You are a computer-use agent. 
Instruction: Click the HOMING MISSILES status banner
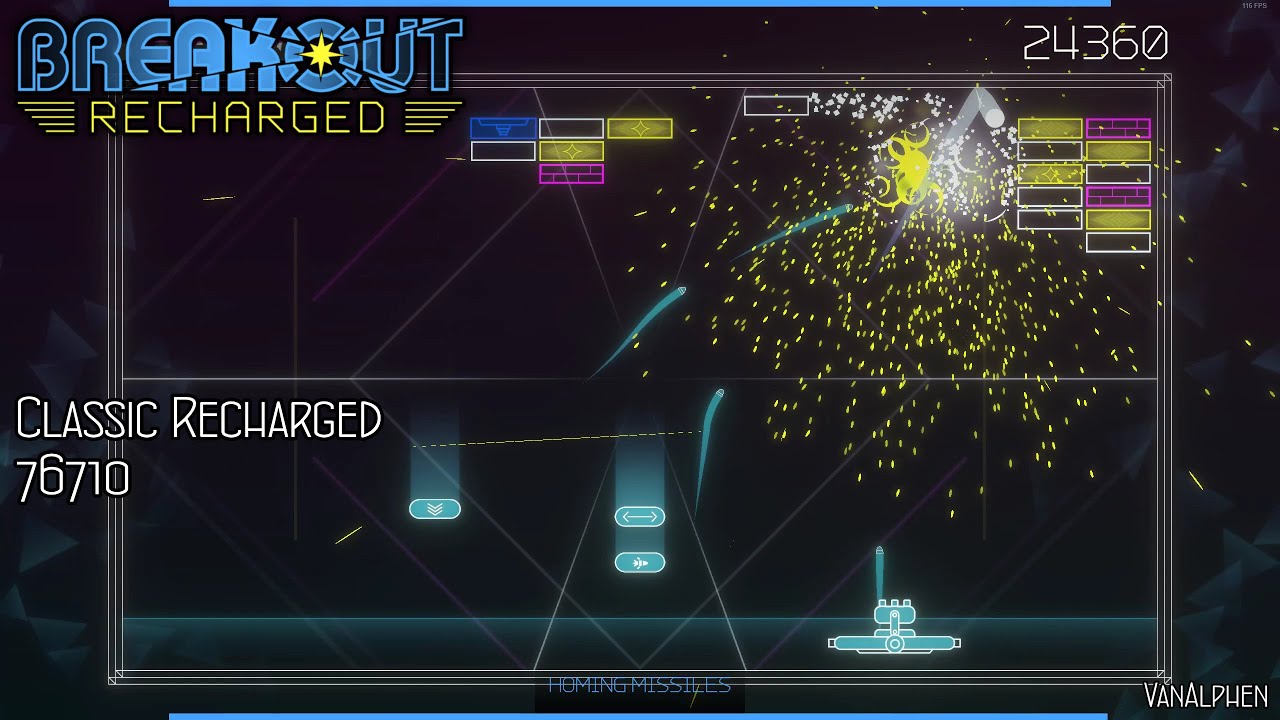[638, 685]
